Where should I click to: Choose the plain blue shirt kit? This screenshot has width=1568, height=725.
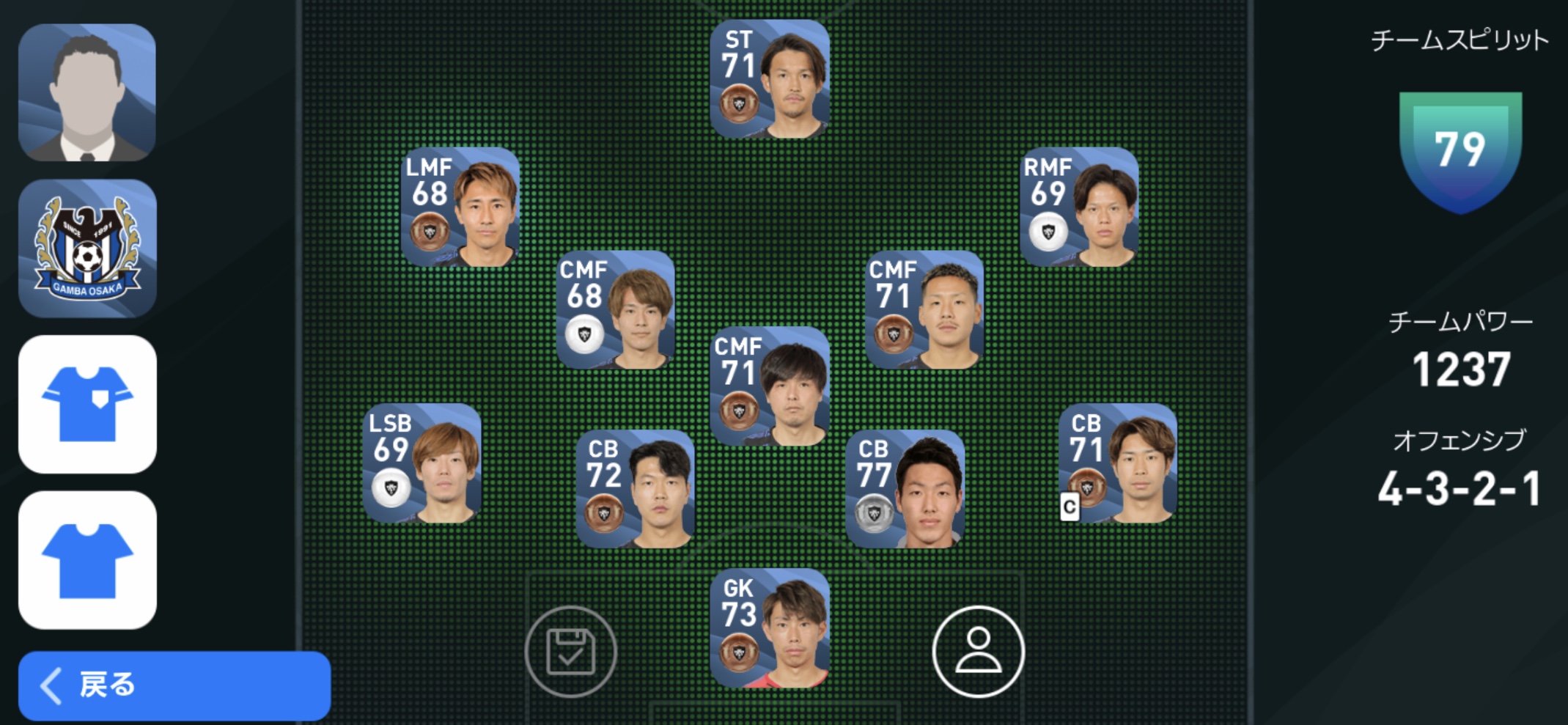pyautogui.click(x=87, y=560)
